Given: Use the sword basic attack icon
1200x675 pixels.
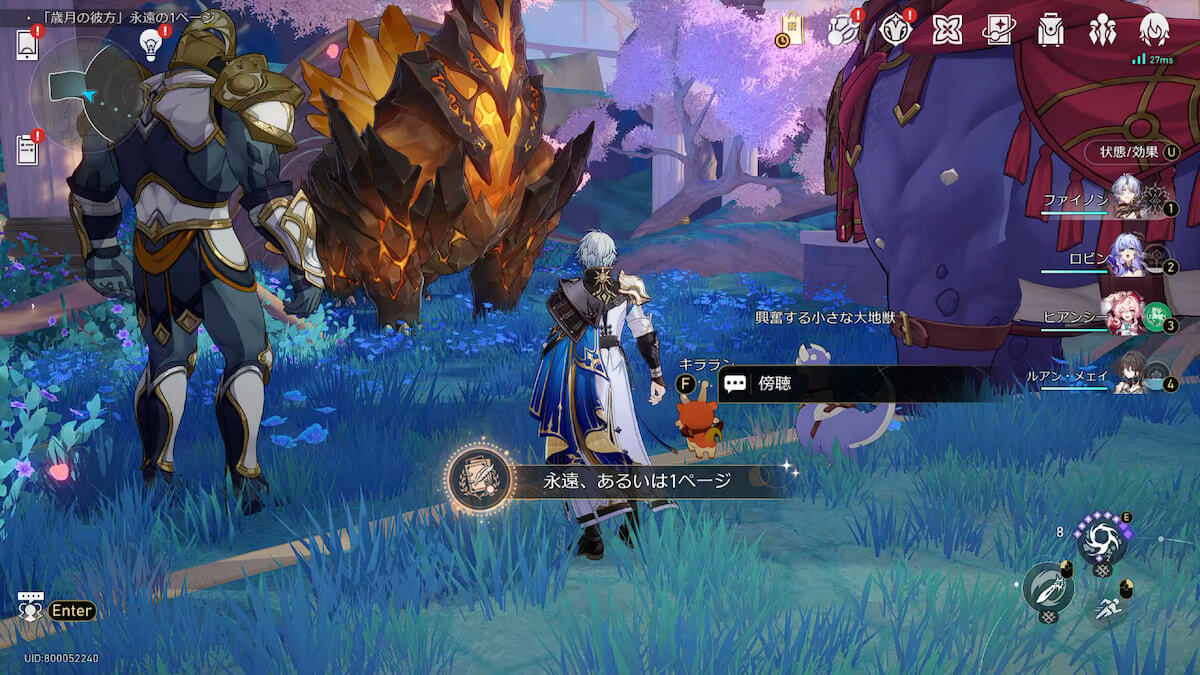Looking at the screenshot, I should [x=1047, y=587].
